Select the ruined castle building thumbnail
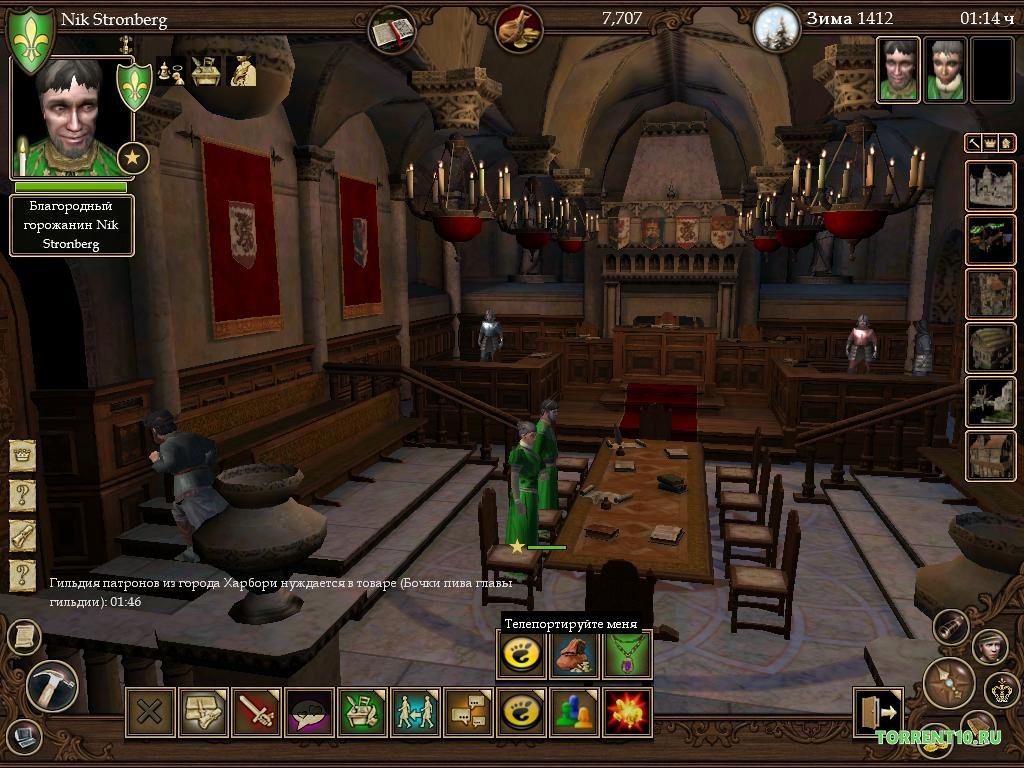This screenshot has width=1024, height=768. [x=990, y=185]
